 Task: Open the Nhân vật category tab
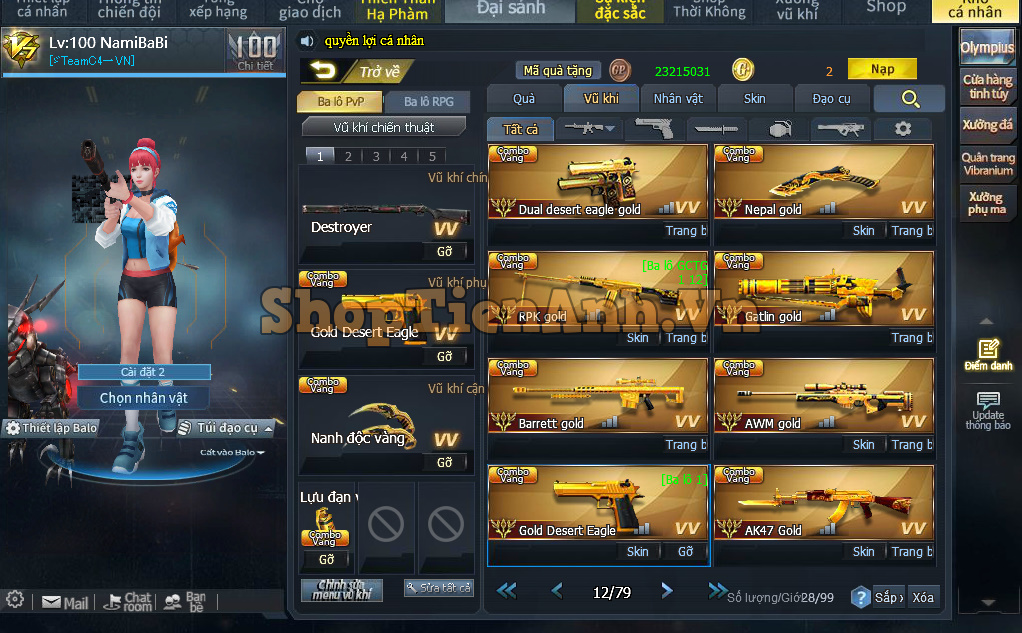point(678,98)
